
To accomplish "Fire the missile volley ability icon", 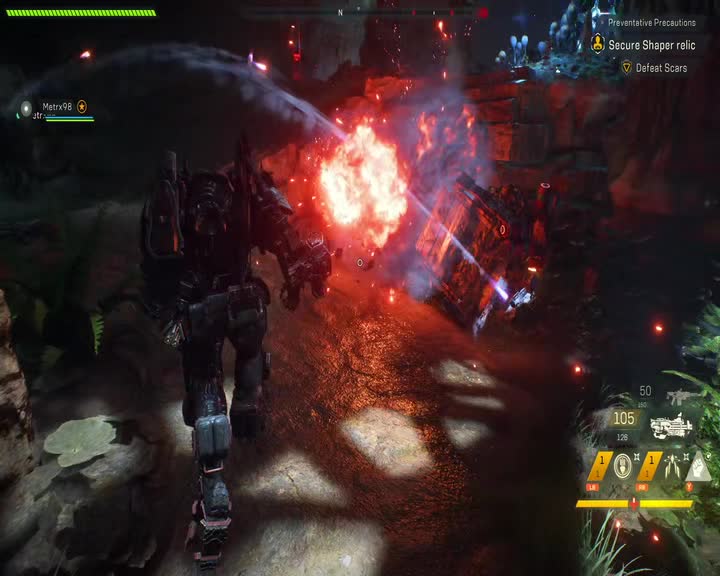I will [673, 465].
